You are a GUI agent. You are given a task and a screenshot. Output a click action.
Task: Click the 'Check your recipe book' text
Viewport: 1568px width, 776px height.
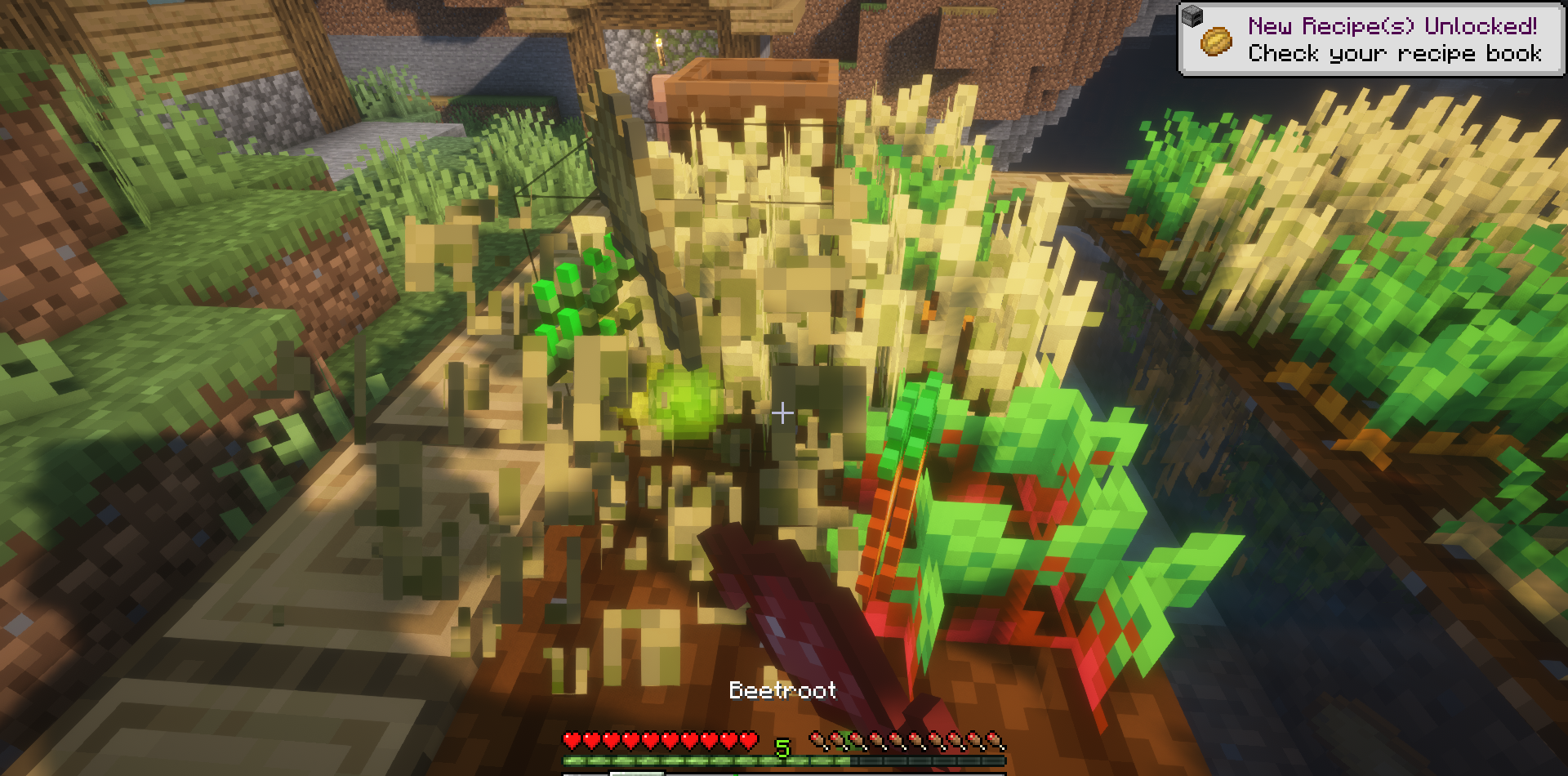pos(1393,54)
